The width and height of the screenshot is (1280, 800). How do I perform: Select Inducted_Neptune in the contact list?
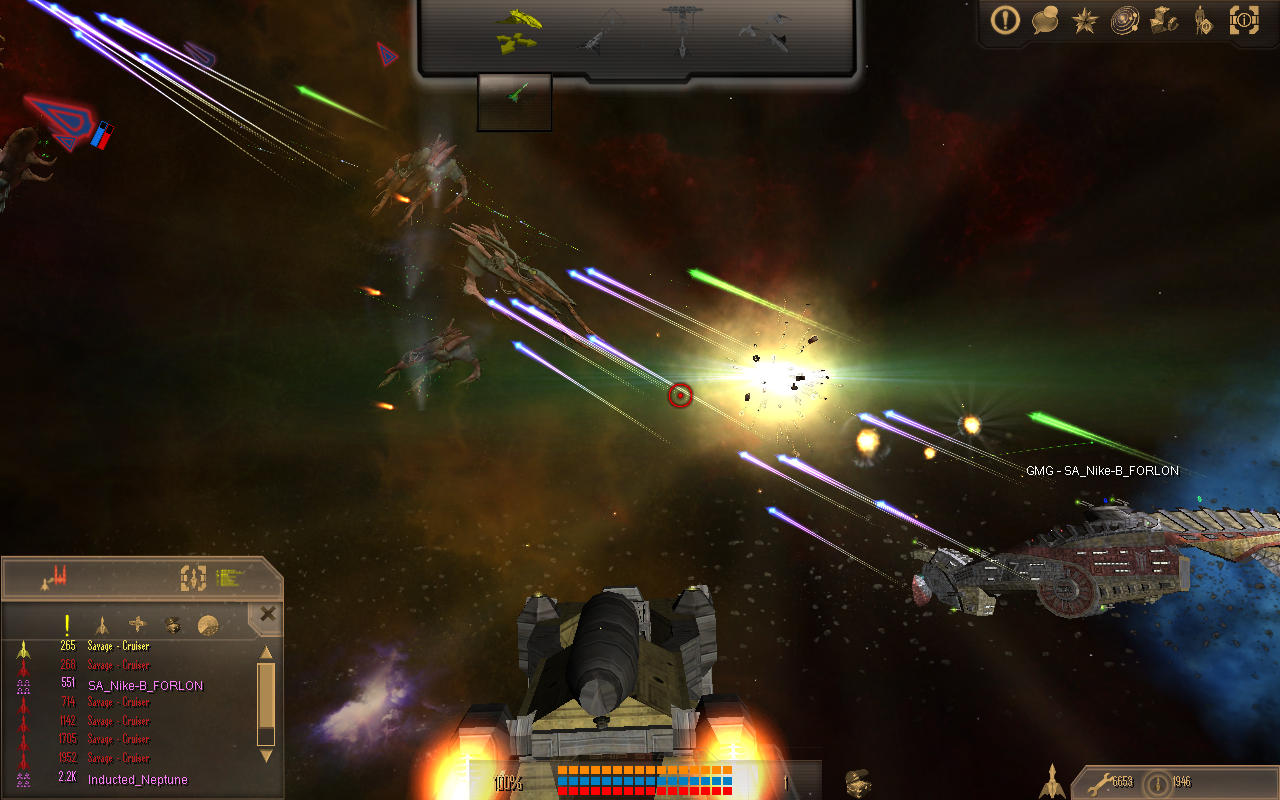(x=137, y=779)
